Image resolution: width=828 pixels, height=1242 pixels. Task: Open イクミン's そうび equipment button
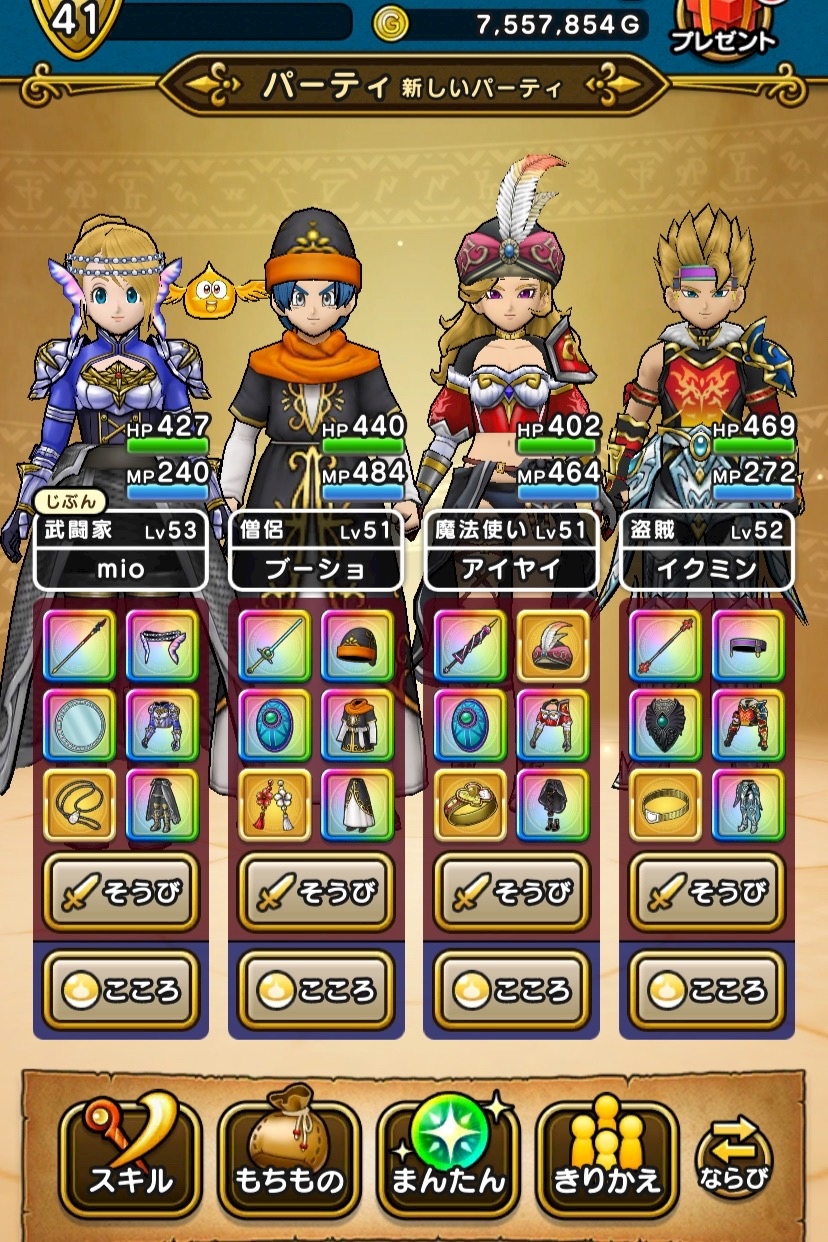(706, 892)
